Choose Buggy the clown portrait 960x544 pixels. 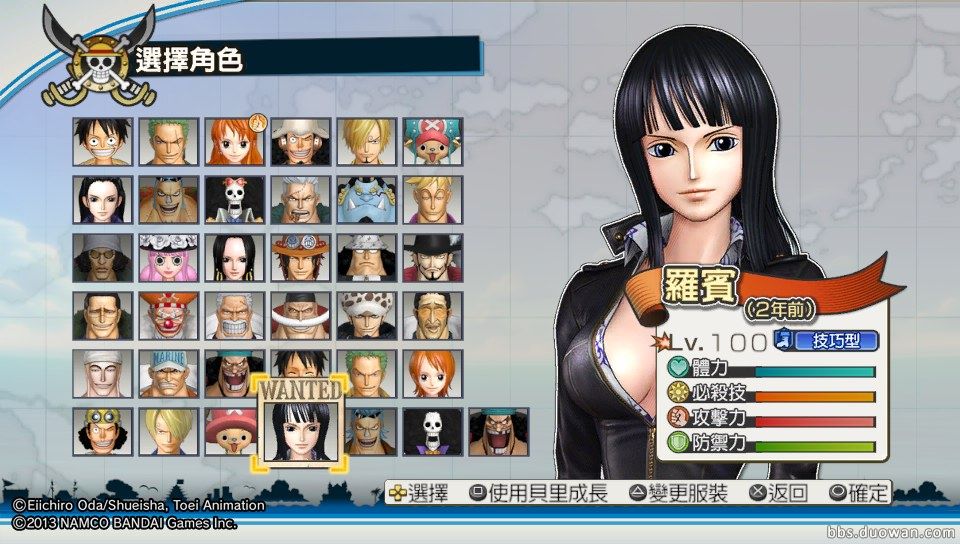click(x=168, y=316)
